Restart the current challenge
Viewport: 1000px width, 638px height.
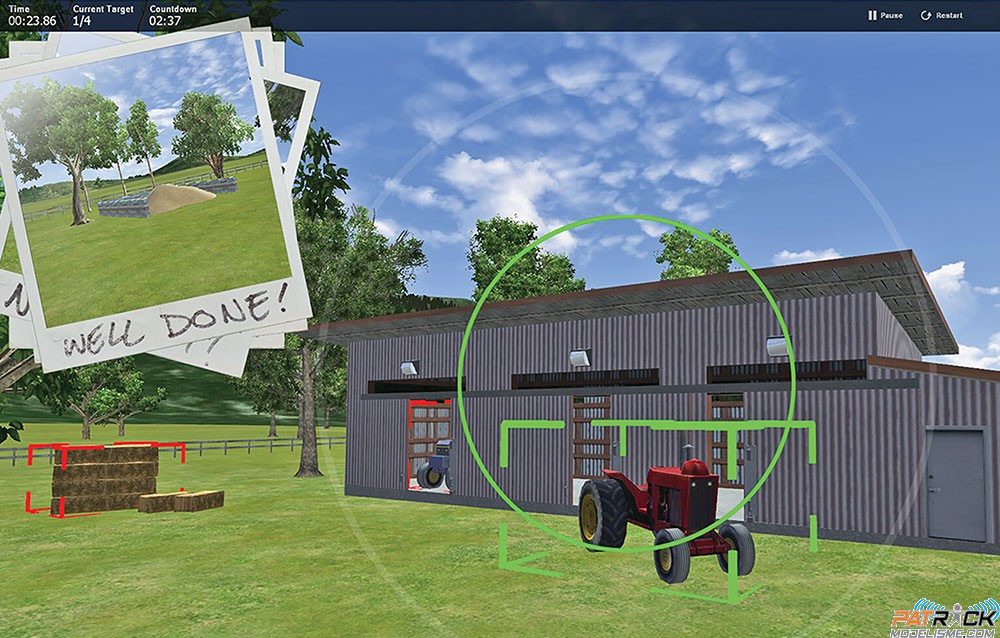[942, 16]
